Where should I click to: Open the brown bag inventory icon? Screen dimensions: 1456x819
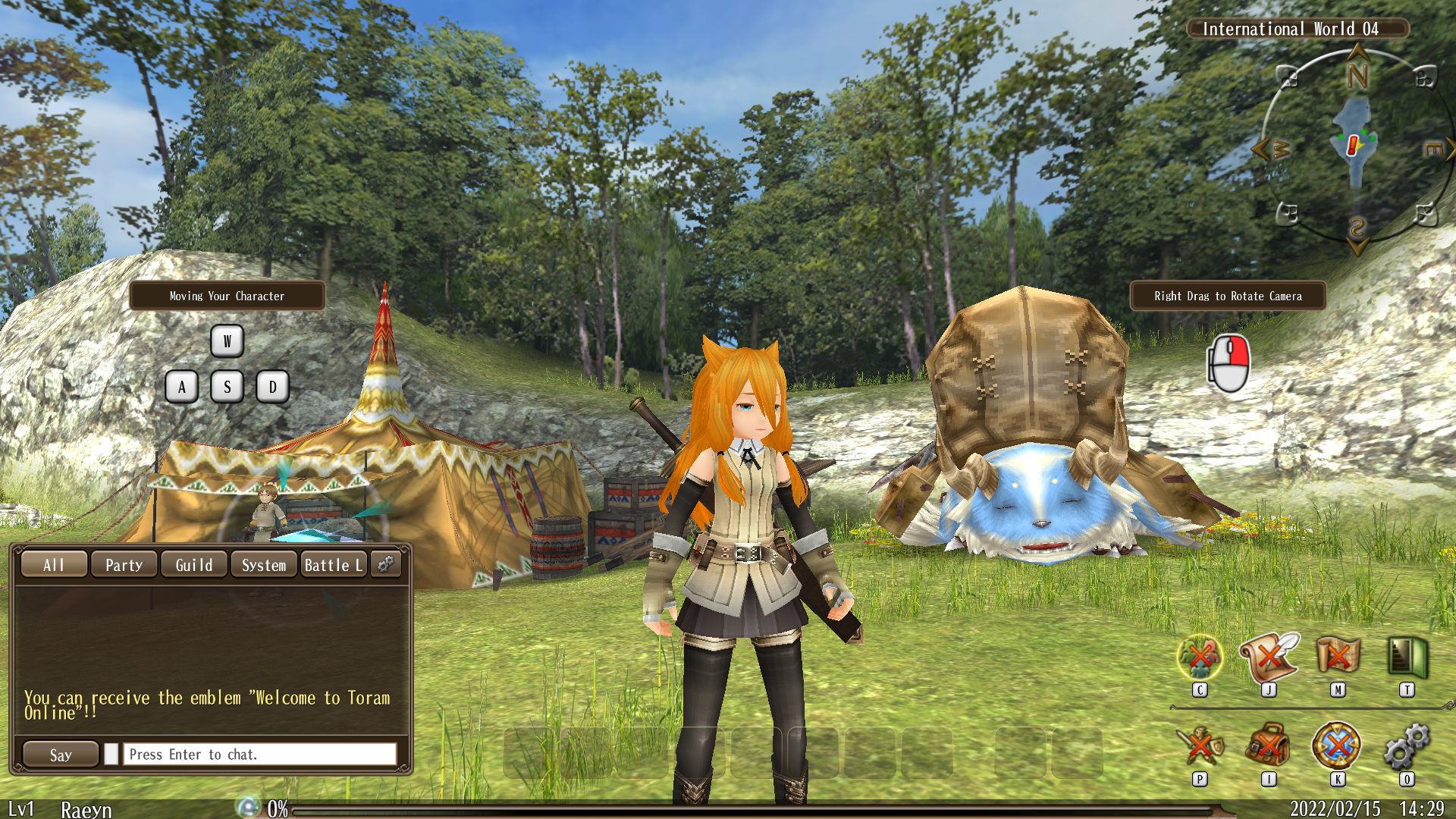[1269, 746]
